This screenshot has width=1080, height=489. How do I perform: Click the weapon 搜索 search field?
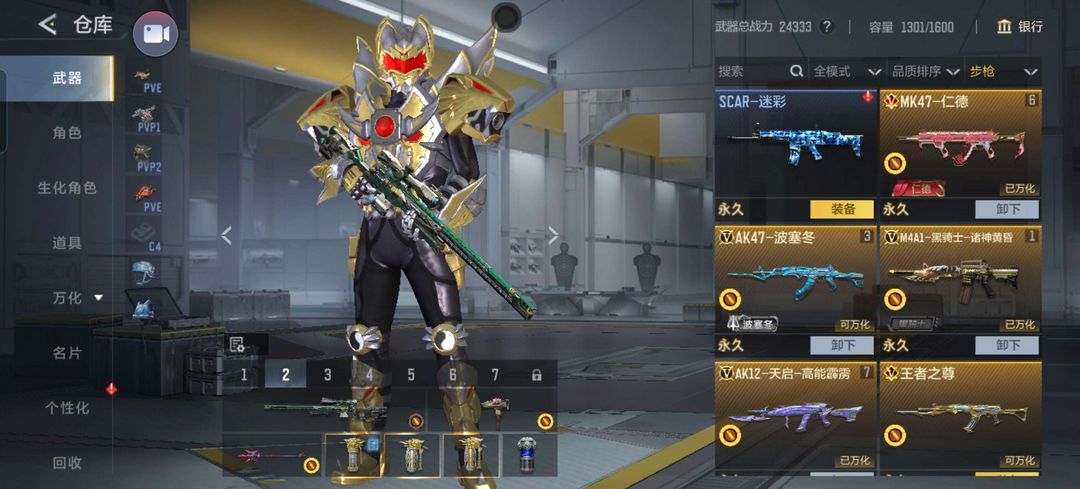click(x=752, y=71)
